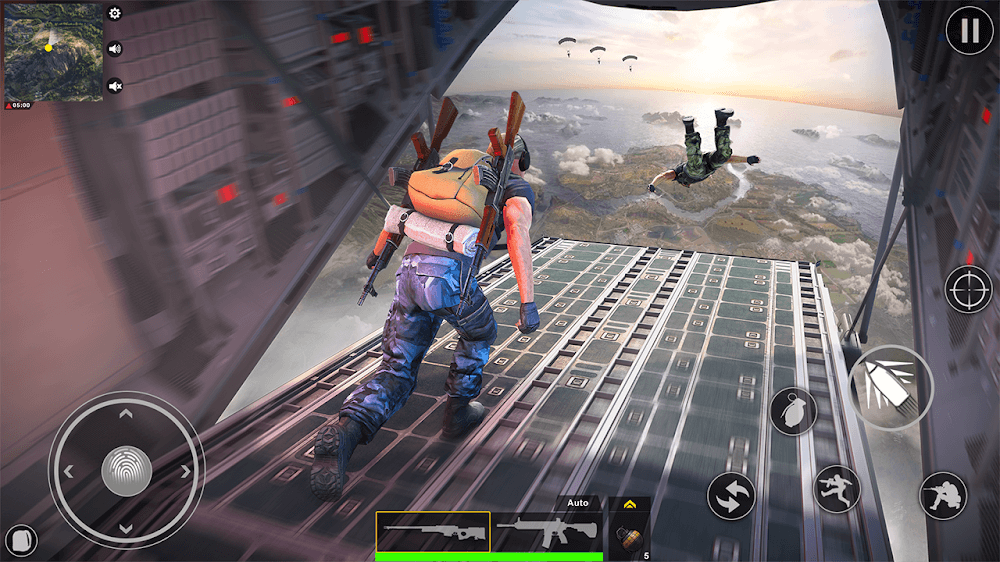The image size is (1000, 562).
Task: Tap the speaker sound-on icon
Action: 115,49
